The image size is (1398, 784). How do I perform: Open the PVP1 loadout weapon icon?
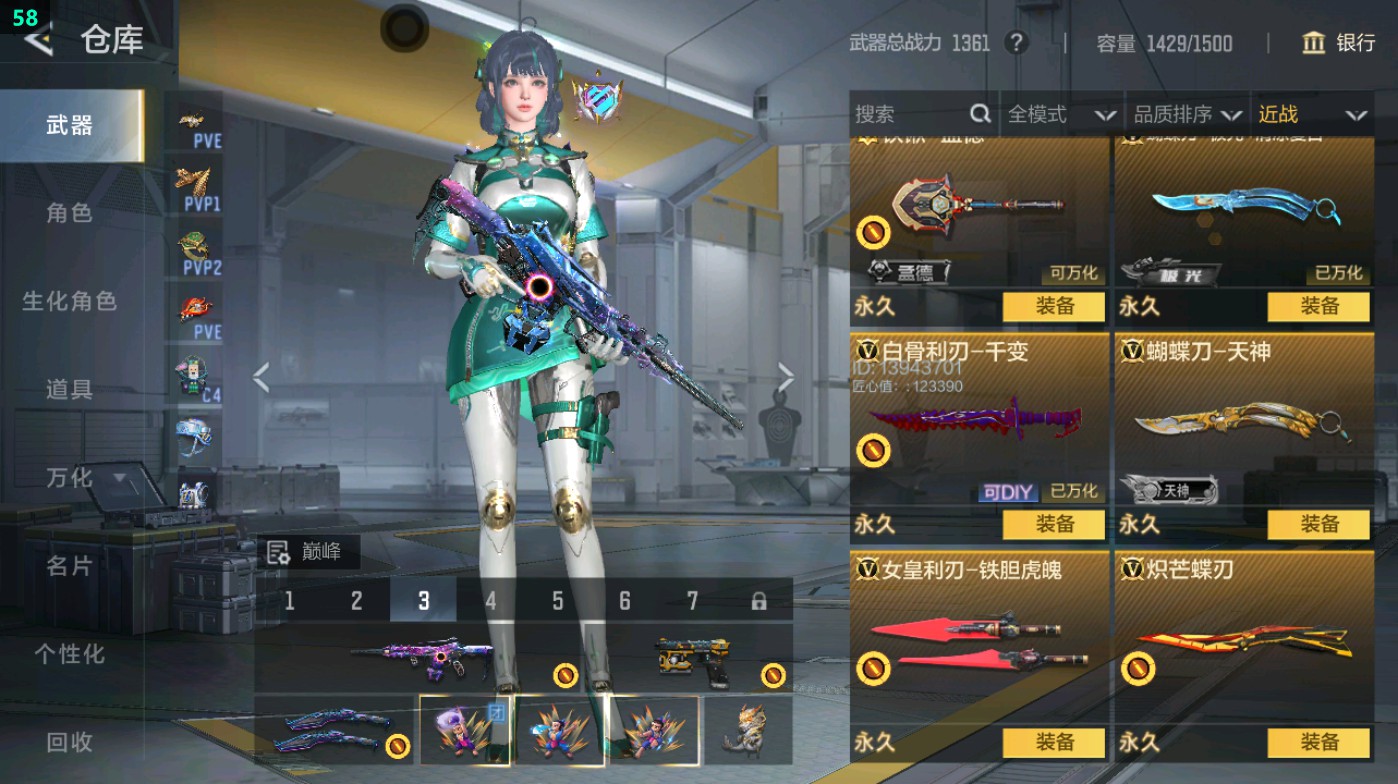pyautogui.click(x=197, y=189)
